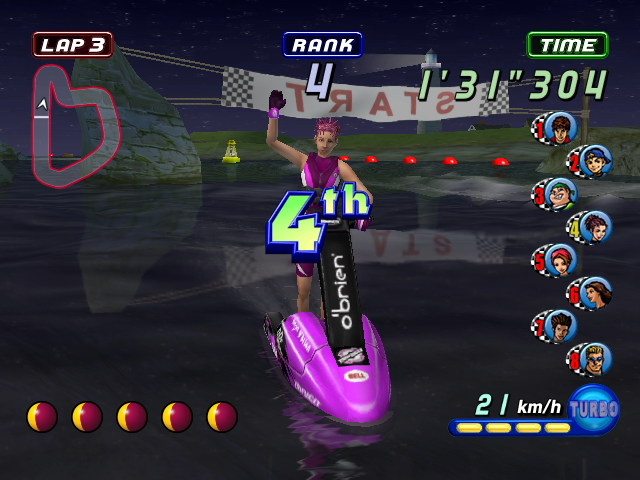Click the fourth-place racer portrait
The image size is (640, 480).
(x=594, y=226)
